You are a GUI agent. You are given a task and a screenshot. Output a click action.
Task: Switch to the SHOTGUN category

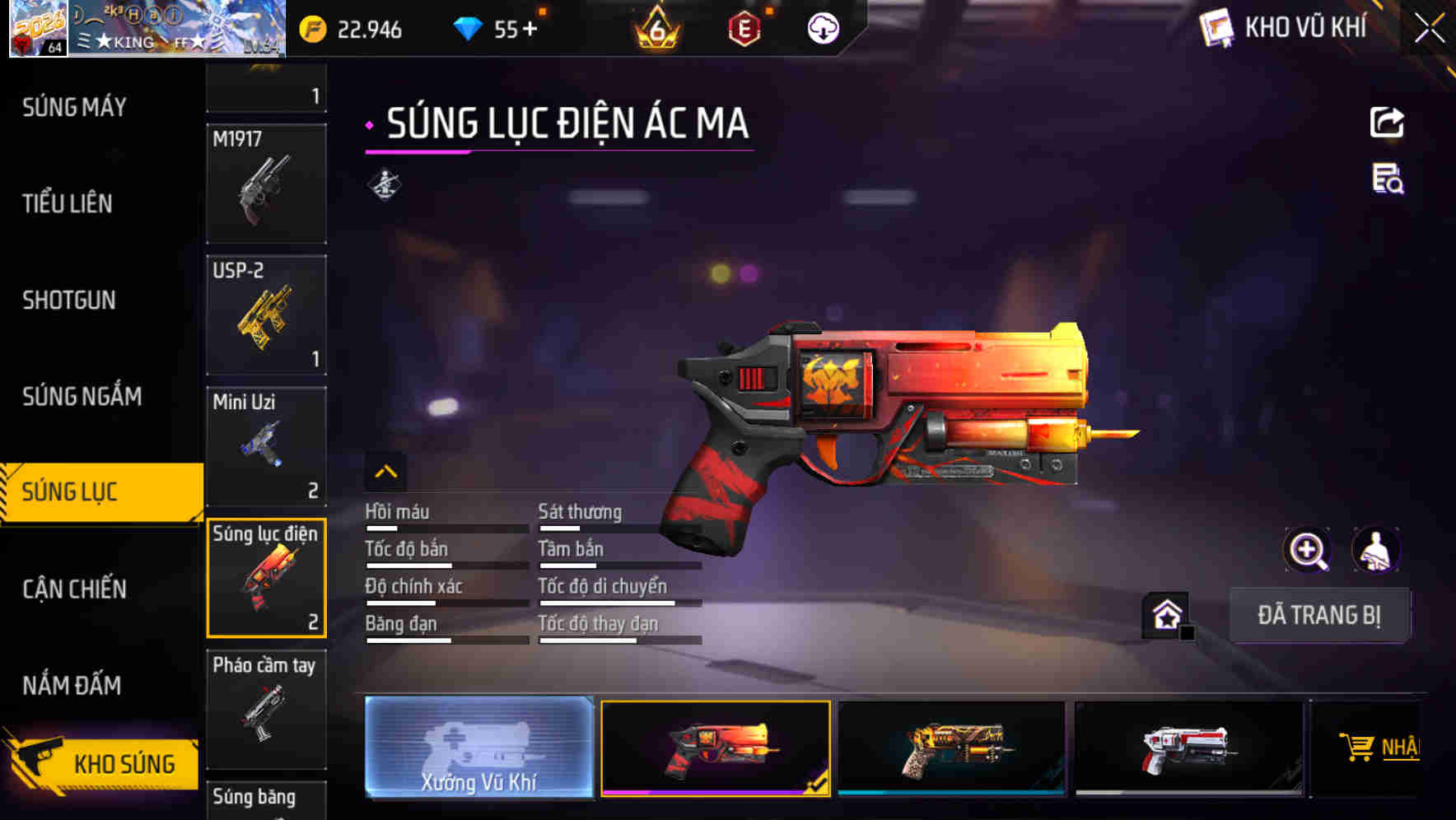pyautogui.click(x=70, y=301)
